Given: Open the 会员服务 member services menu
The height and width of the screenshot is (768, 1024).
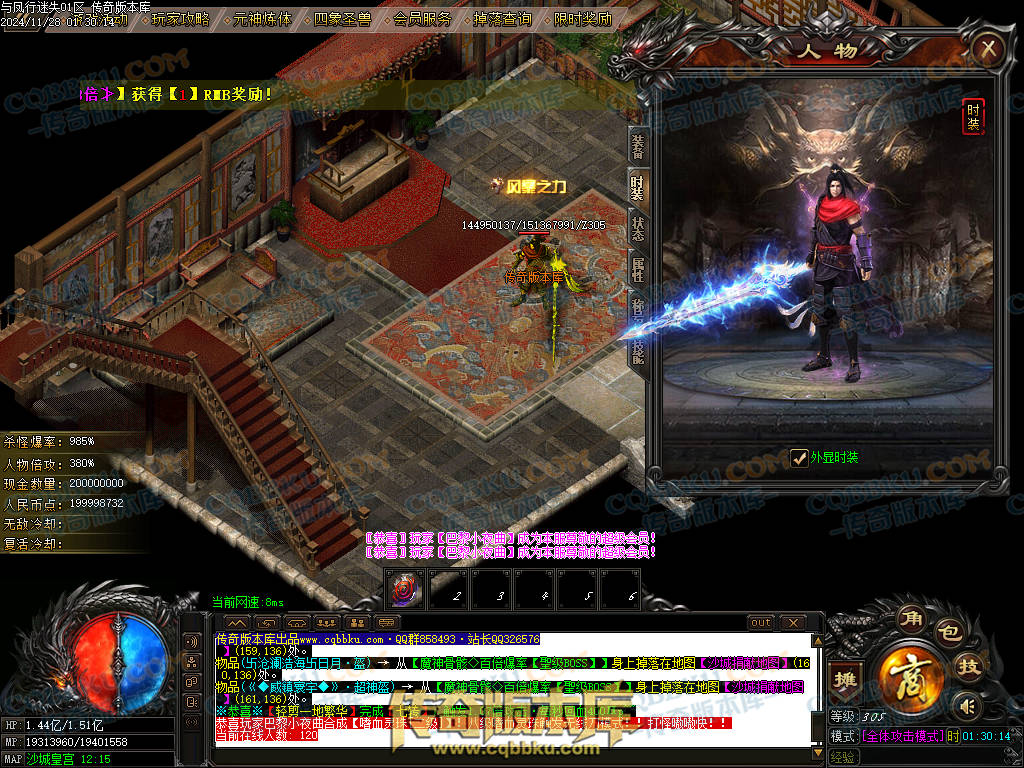Looking at the screenshot, I should [x=422, y=18].
